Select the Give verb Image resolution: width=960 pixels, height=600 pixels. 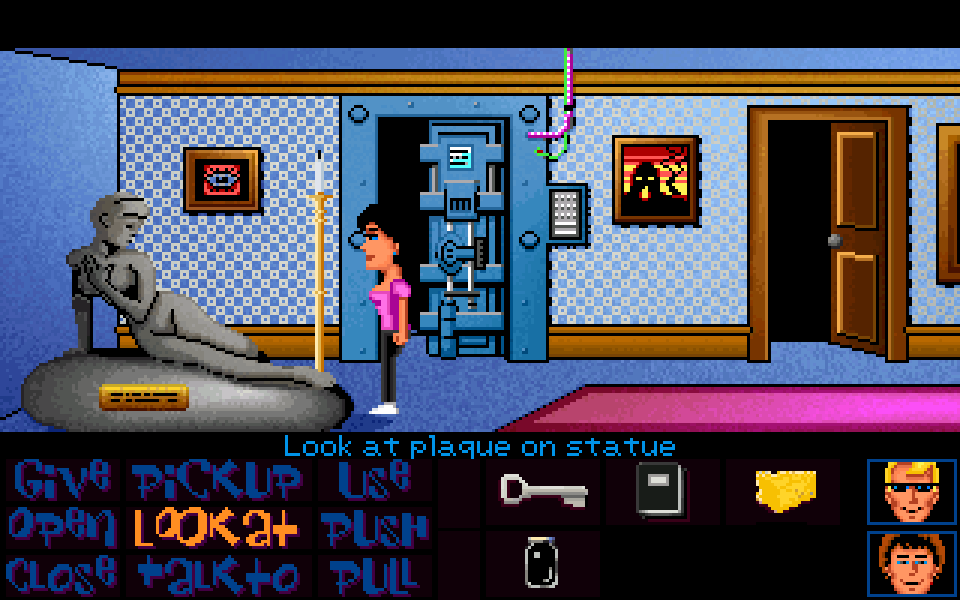click(62, 480)
